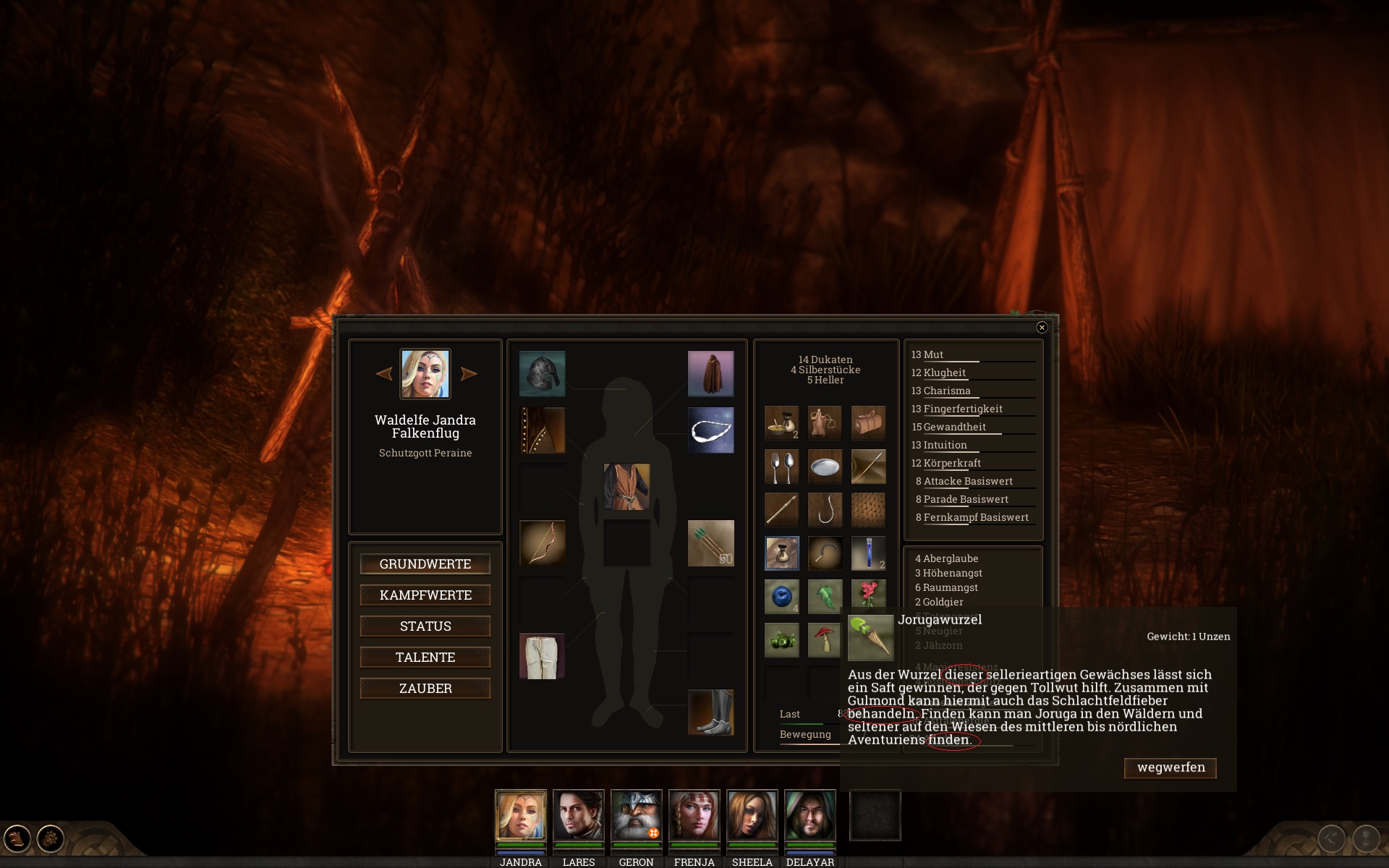Pick the fork and spoon cutlery item
Image resolution: width=1389 pixels, height=868 pixels.
pos(782,467)
